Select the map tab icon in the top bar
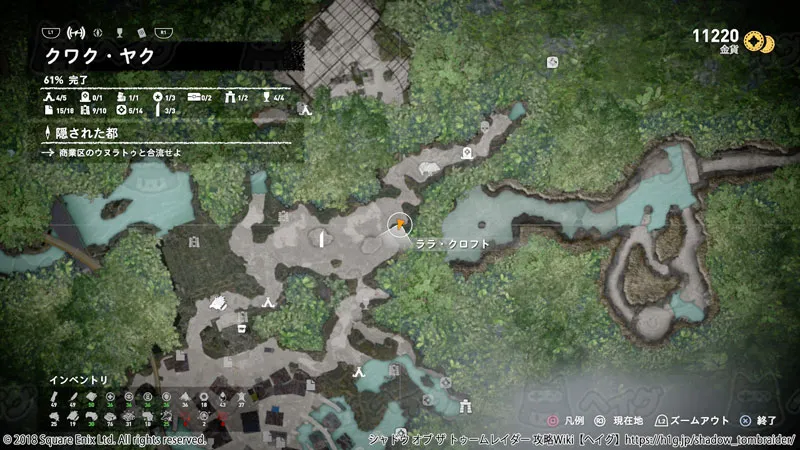800x450 pixels. 99,32
